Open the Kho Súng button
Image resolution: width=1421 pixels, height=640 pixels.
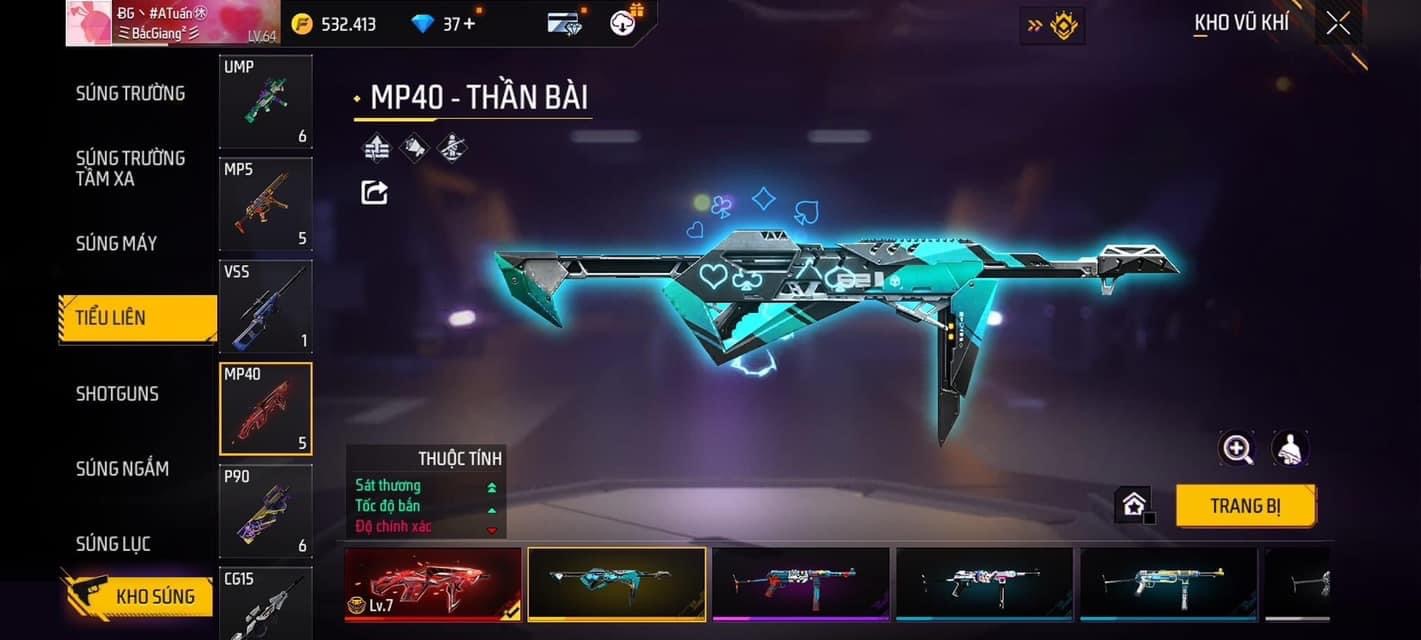[140, 597]
